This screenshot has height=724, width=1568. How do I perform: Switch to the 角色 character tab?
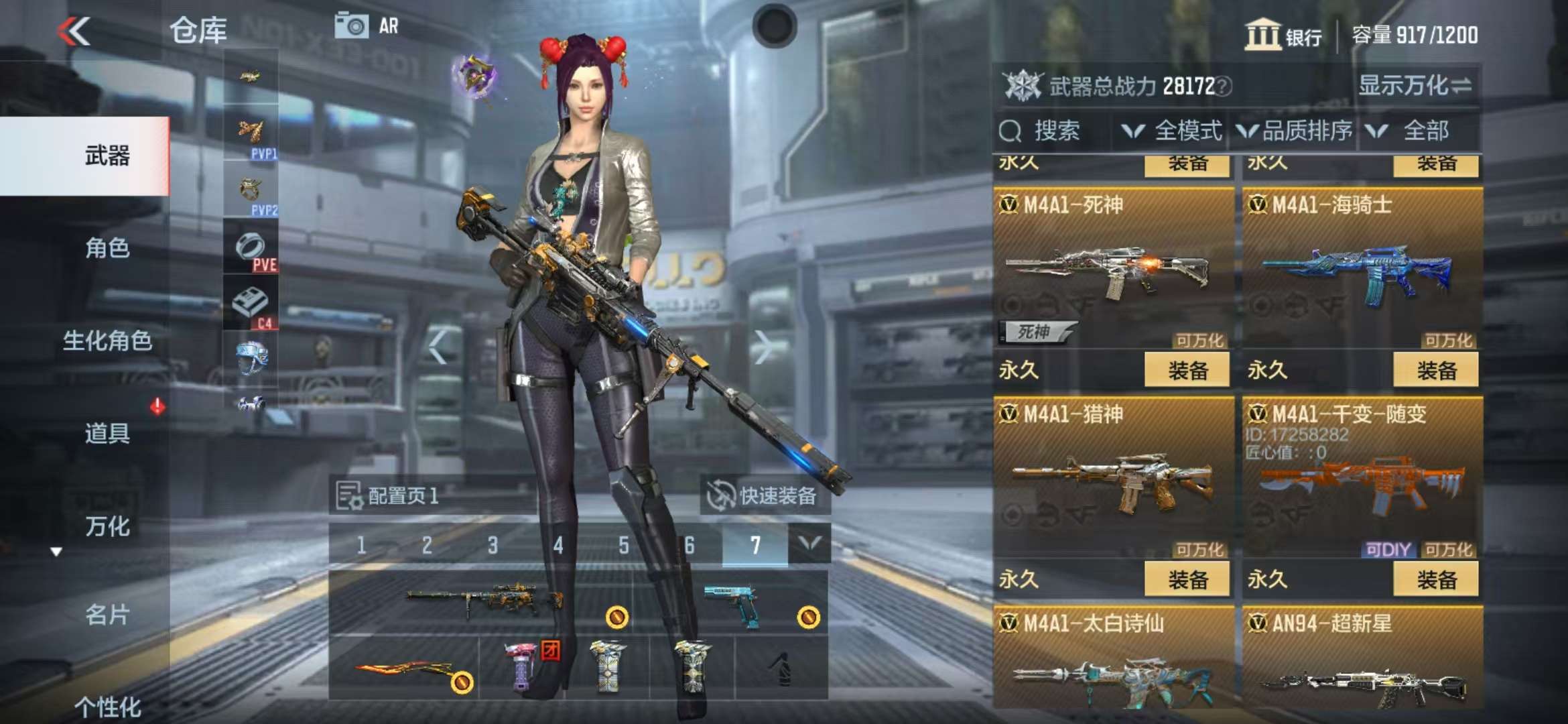pos(107,248)
